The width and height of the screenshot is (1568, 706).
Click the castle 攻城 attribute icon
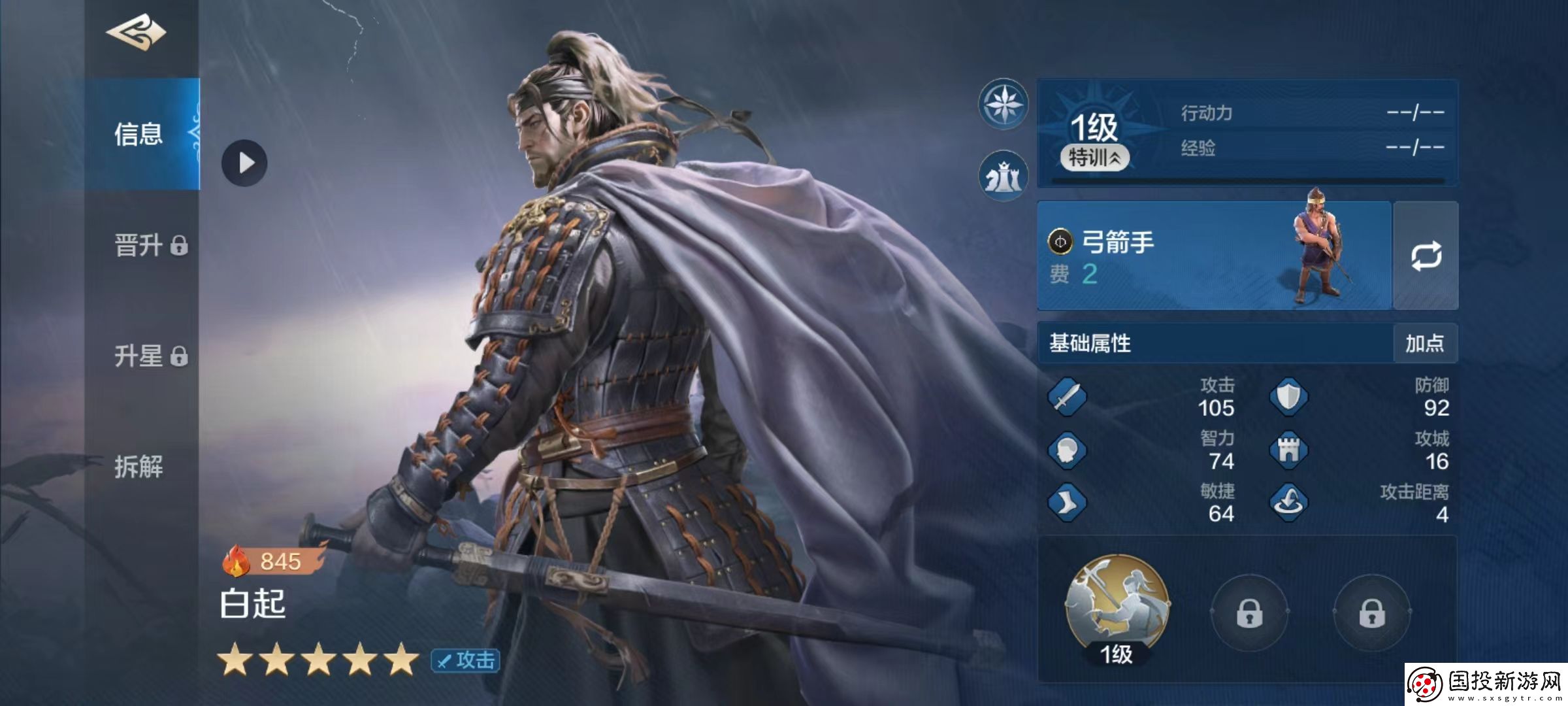click(1288, 450)
